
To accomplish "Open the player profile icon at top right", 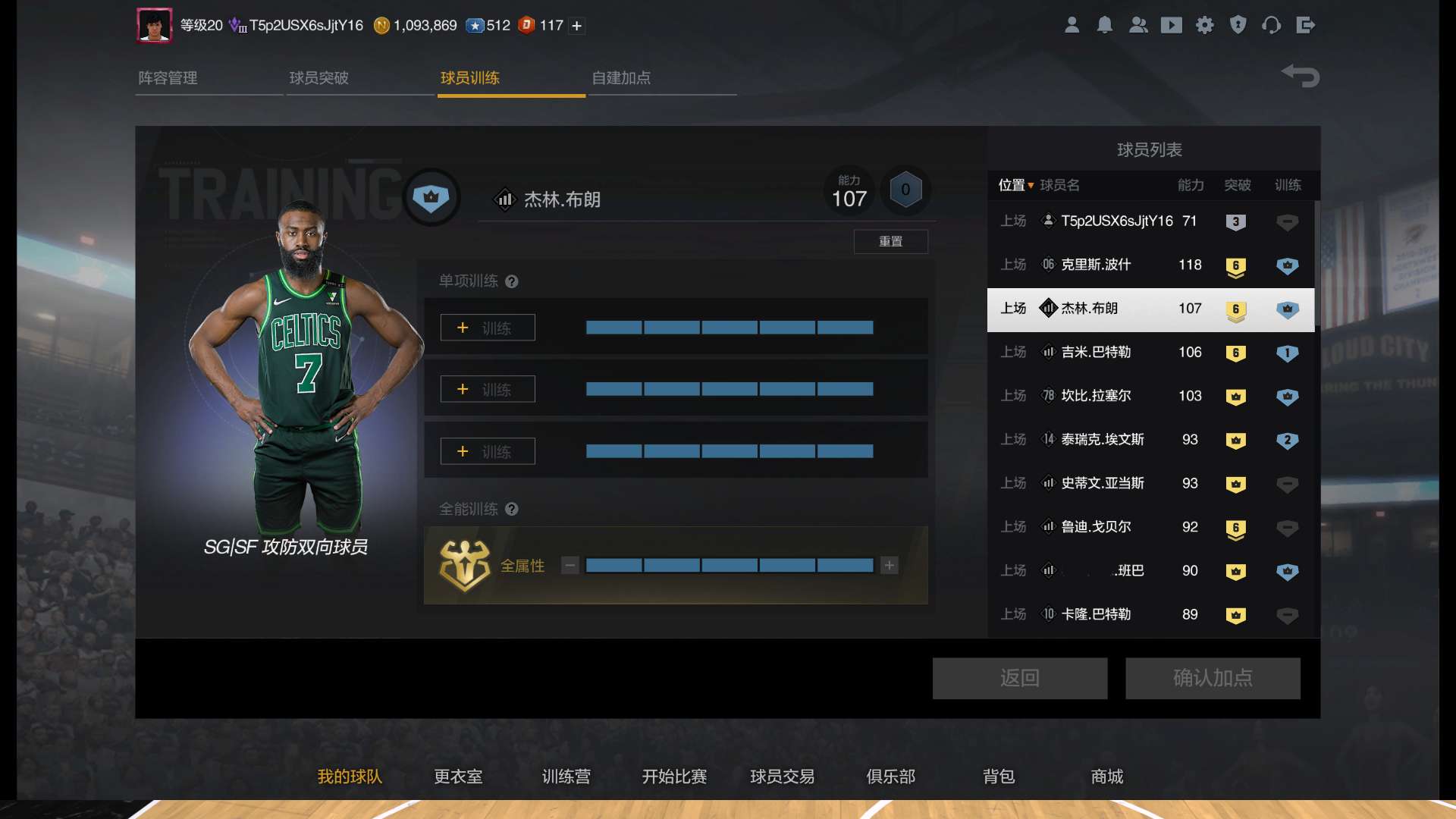I will pyautogui.click(x=1072, y=25).
